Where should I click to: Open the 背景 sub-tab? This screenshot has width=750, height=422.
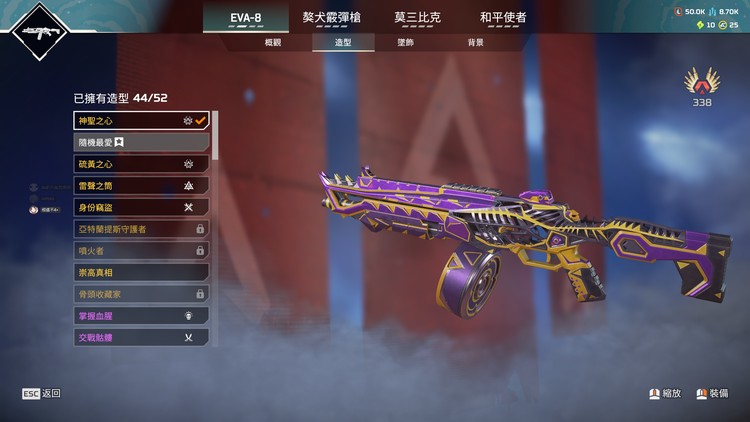475,43
